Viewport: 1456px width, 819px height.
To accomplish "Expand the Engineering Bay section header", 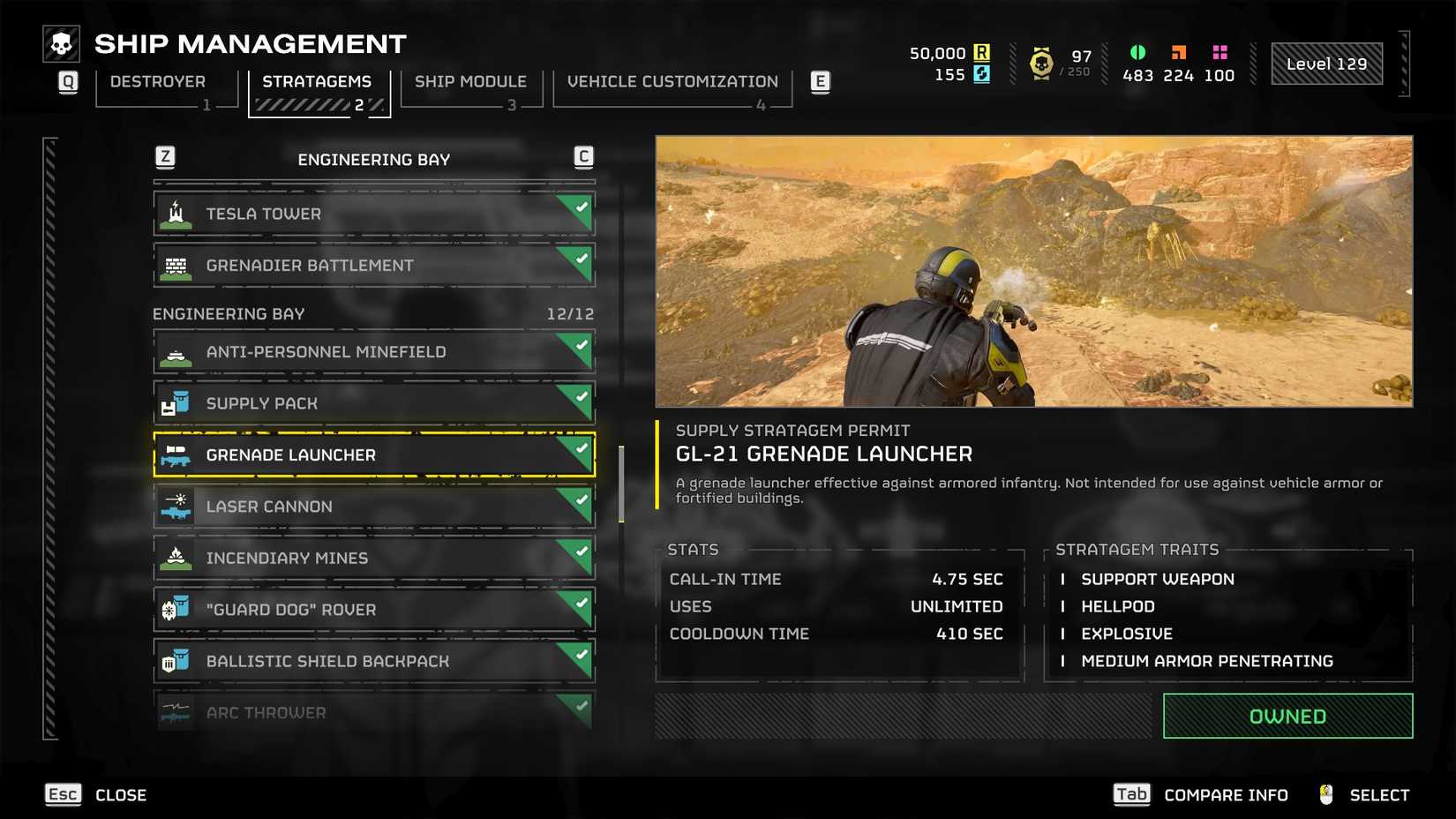I will [x=228, y=313].
